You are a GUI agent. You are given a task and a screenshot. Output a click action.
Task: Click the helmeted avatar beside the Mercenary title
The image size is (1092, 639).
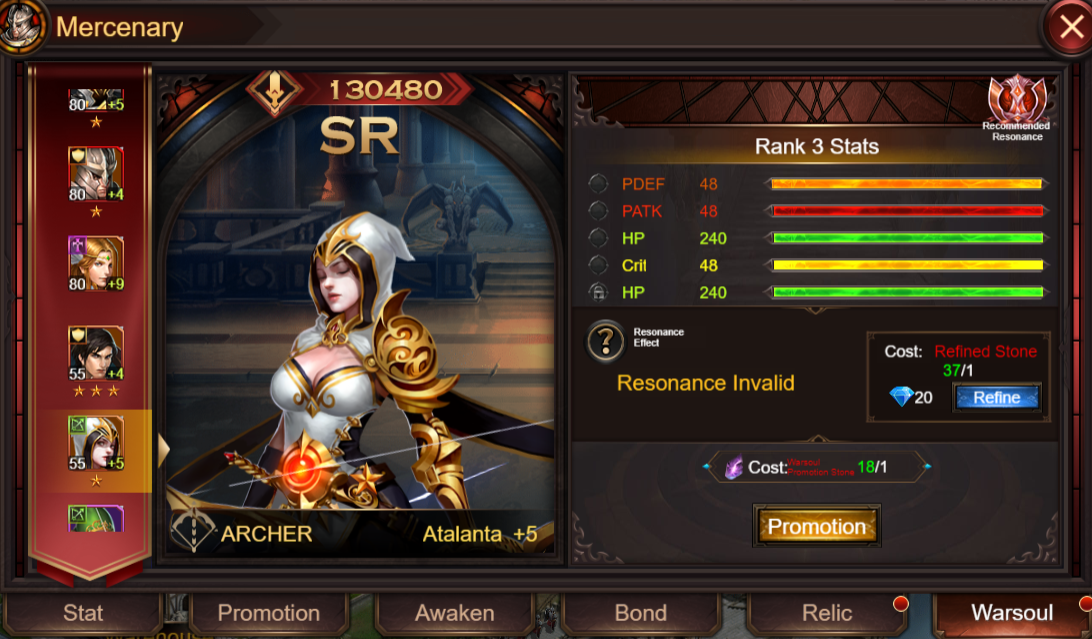(22, 27)
